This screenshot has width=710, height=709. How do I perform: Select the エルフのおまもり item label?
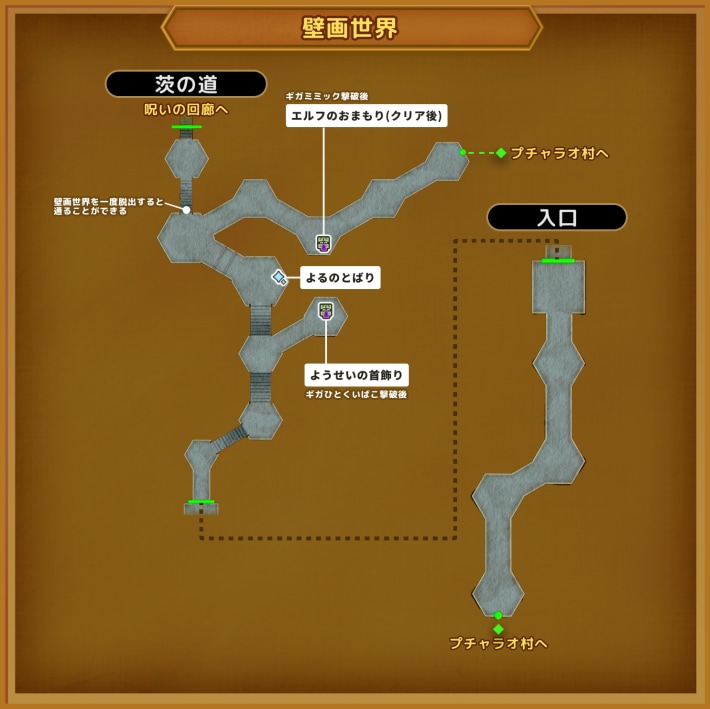(366, 116)
